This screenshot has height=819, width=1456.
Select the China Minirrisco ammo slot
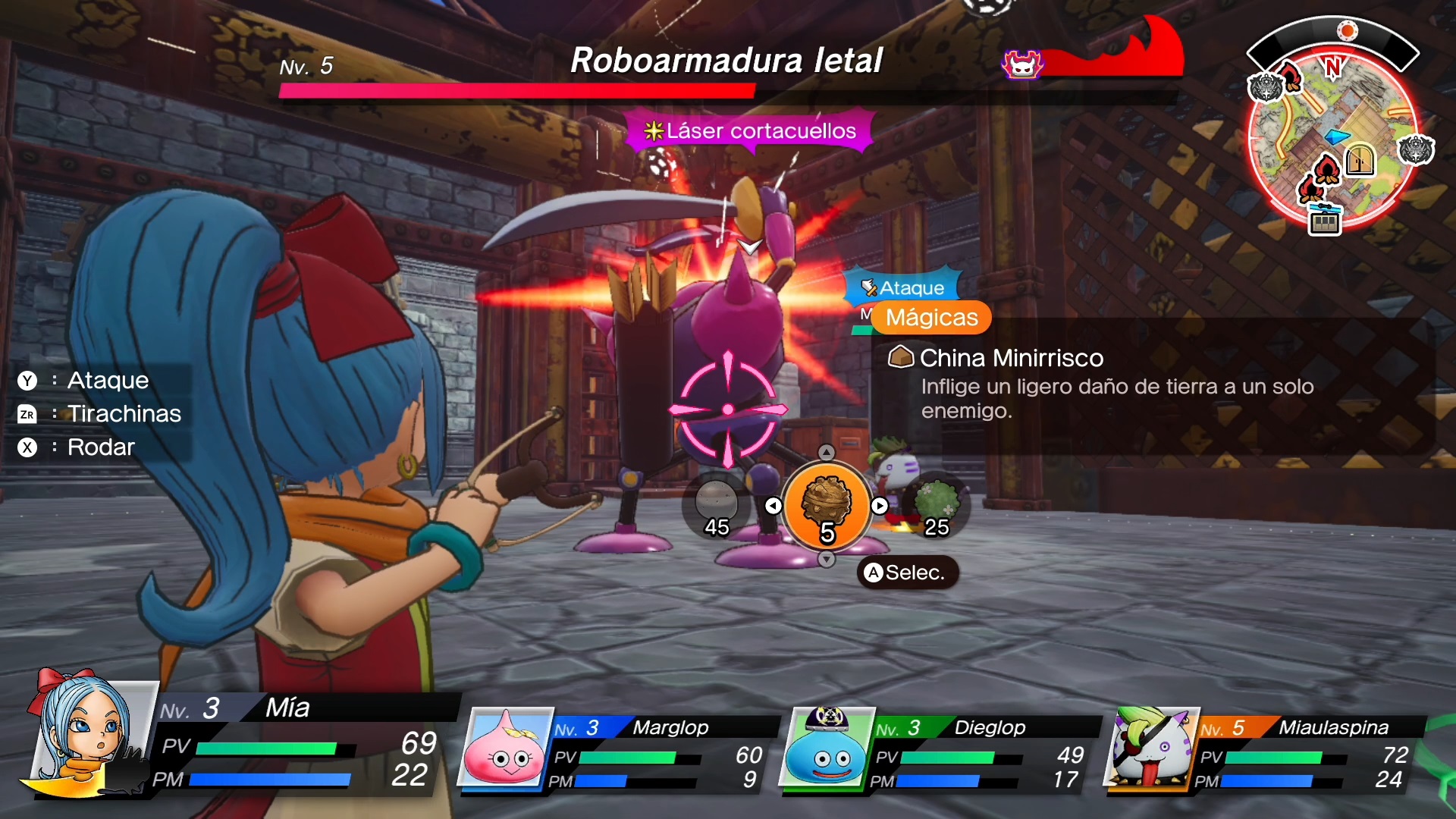(827, 506)
